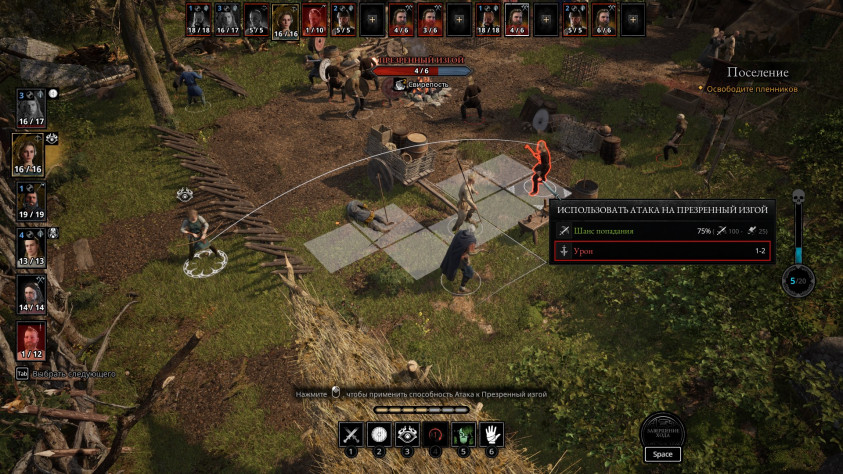Select the open hand ability in slot 6
Screen dimensions: 843x474
492,434
